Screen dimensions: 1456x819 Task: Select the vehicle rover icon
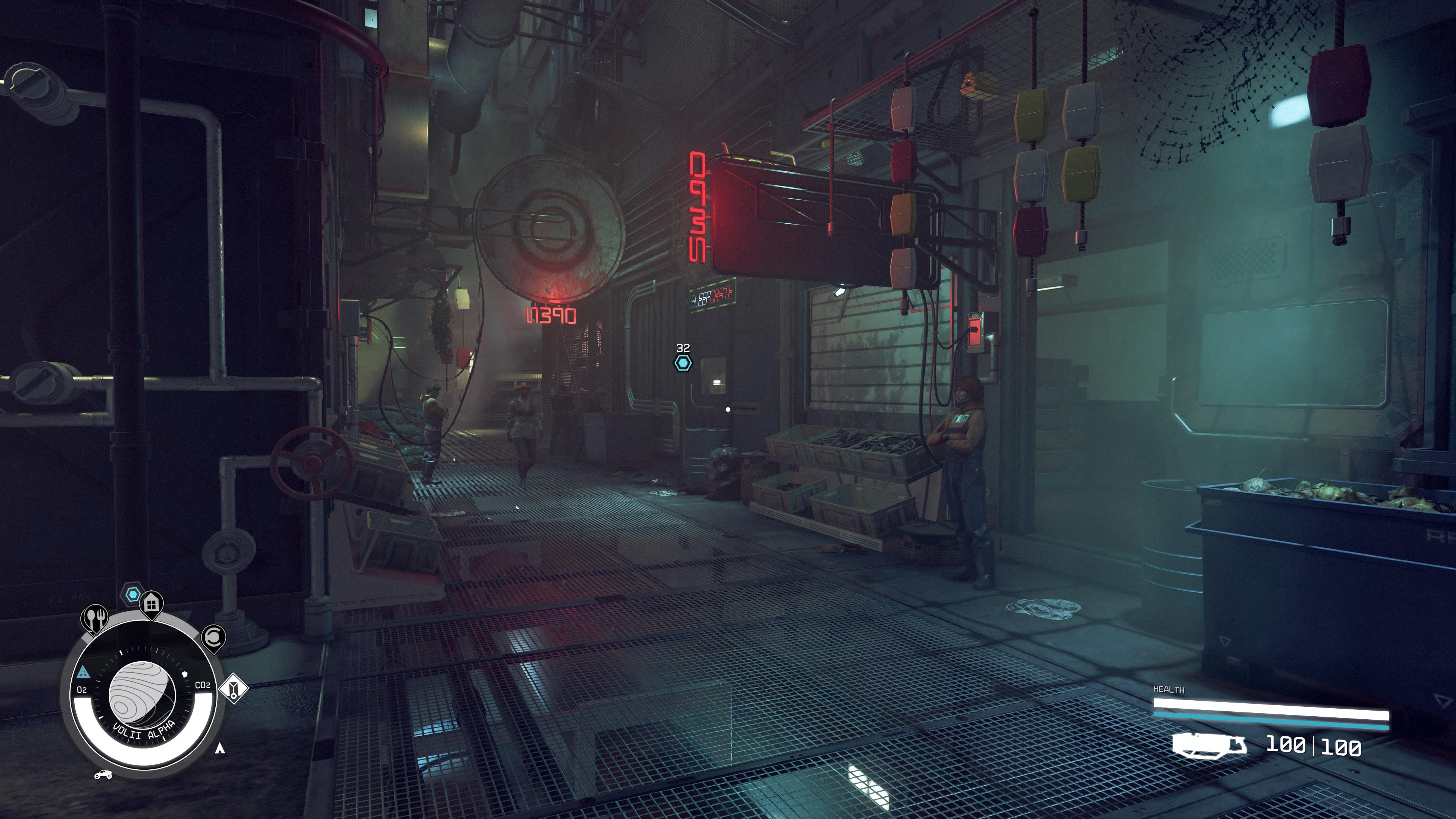(x=103, y=774)
